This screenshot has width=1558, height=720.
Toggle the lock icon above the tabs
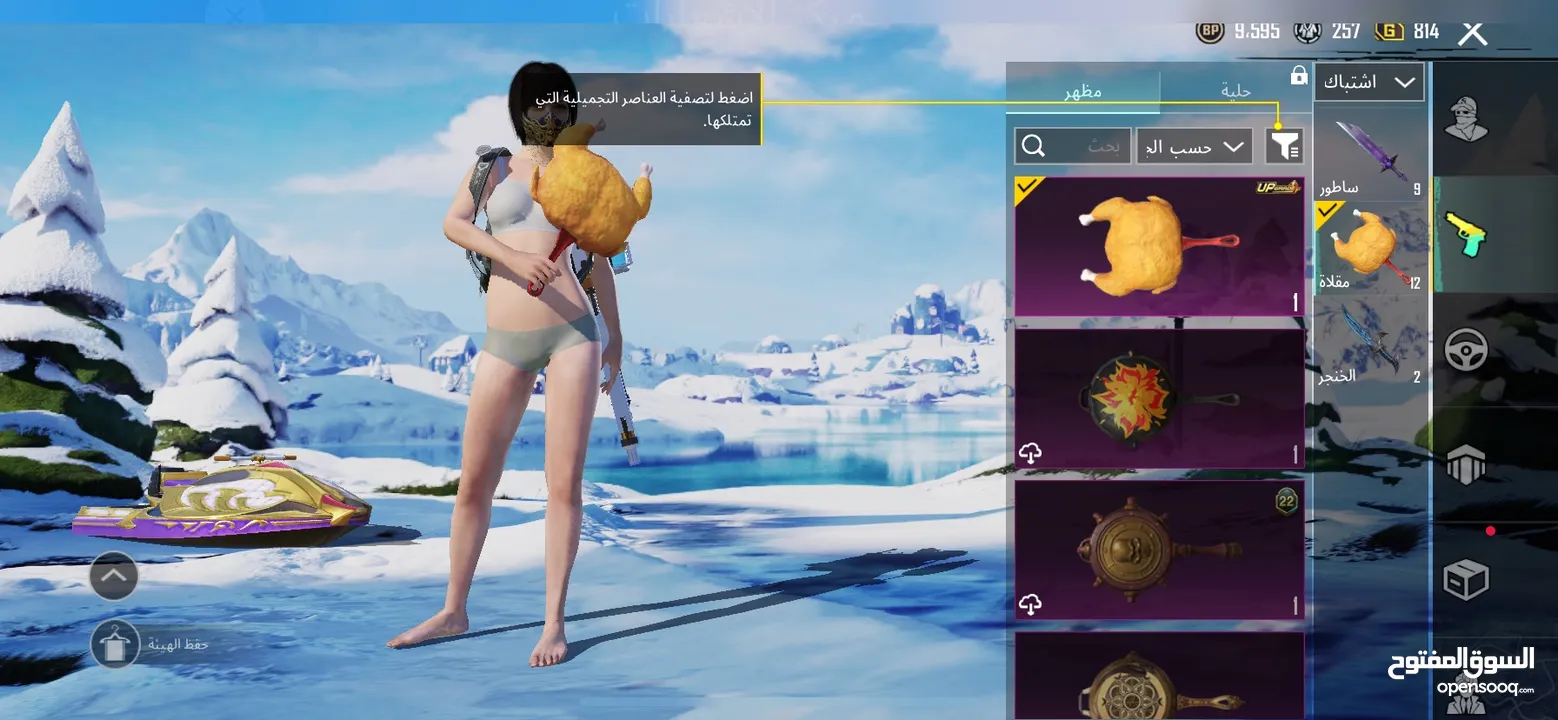click(x=1297, y=76)
